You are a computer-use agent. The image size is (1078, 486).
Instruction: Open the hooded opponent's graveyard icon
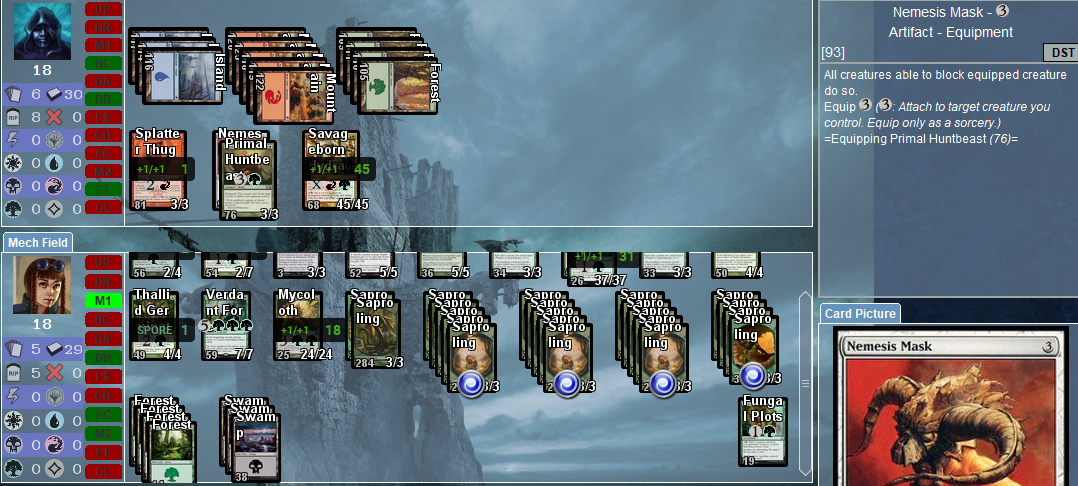pyautogui.click(x=12, y=116)
